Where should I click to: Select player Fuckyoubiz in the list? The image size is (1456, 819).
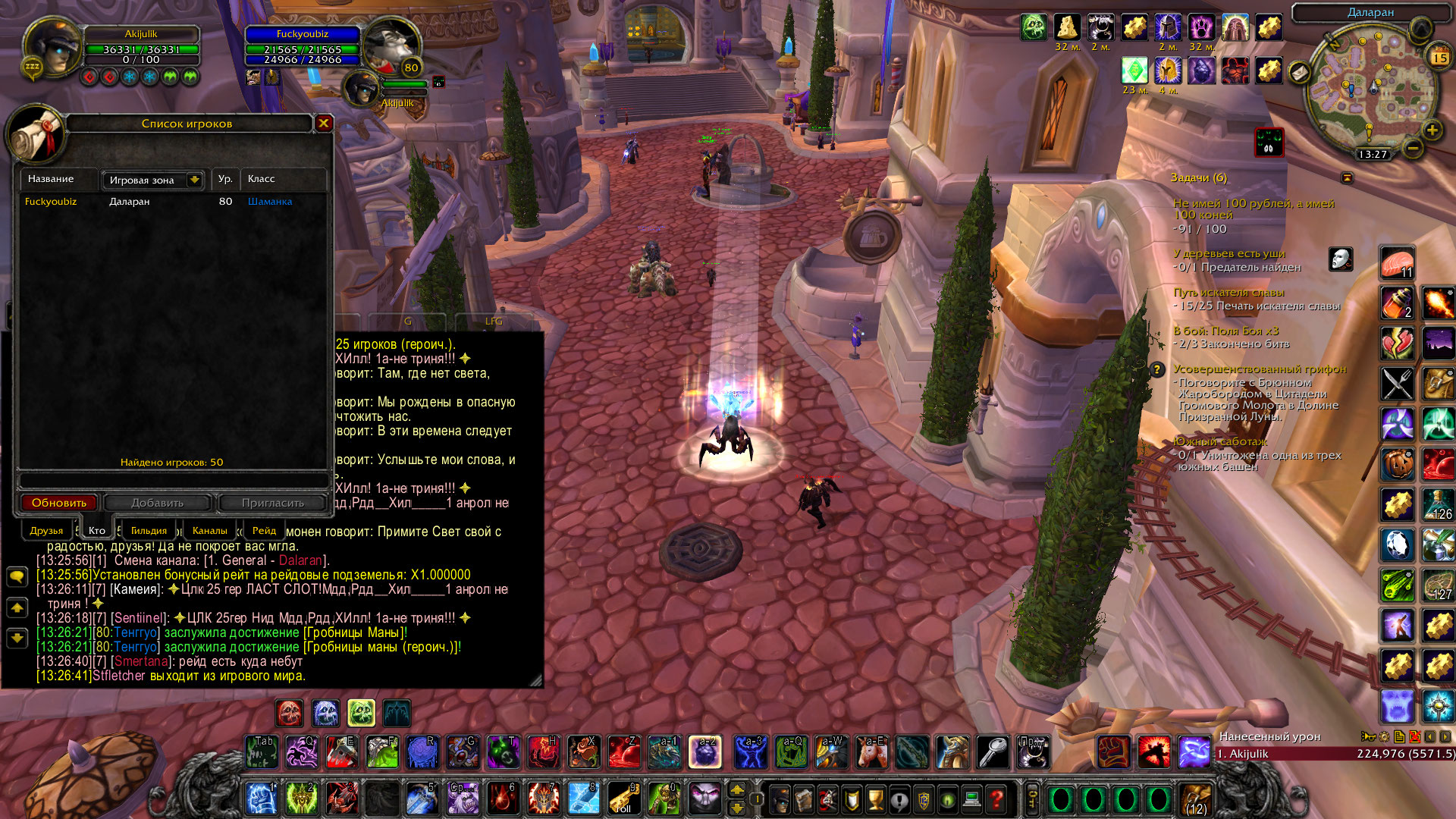pyautogui.click(x=51, y=202)
